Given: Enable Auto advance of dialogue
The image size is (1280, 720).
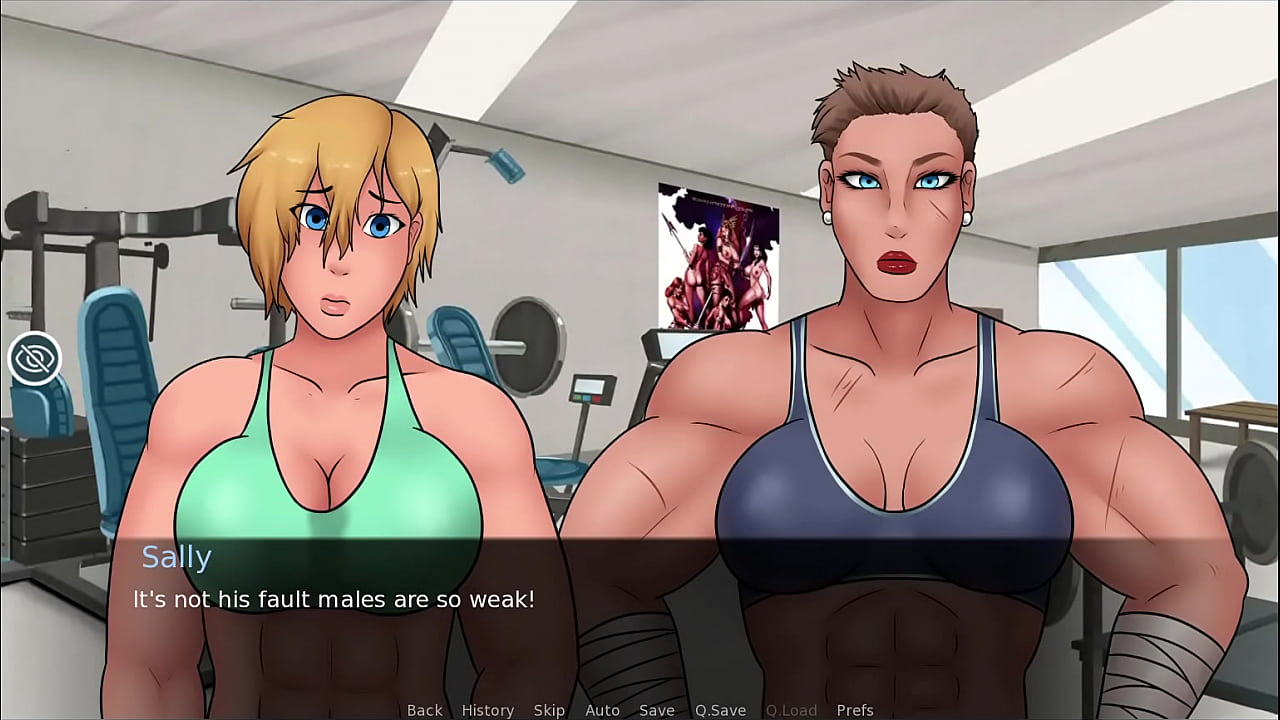Looking at the screenshot, I should click(602, 710).
